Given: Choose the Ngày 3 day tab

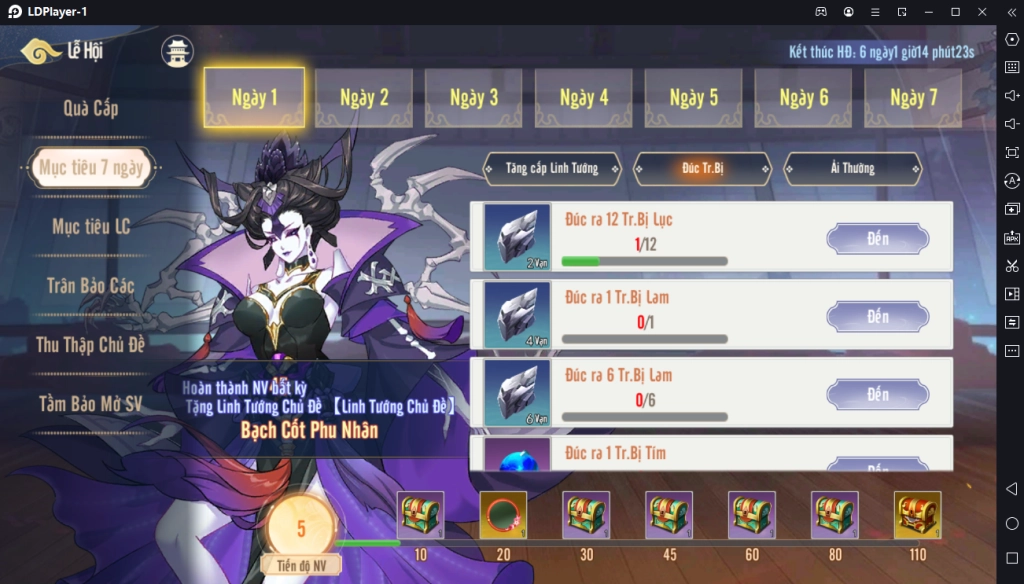Looking at the screenshot, I should click(474, 98).
